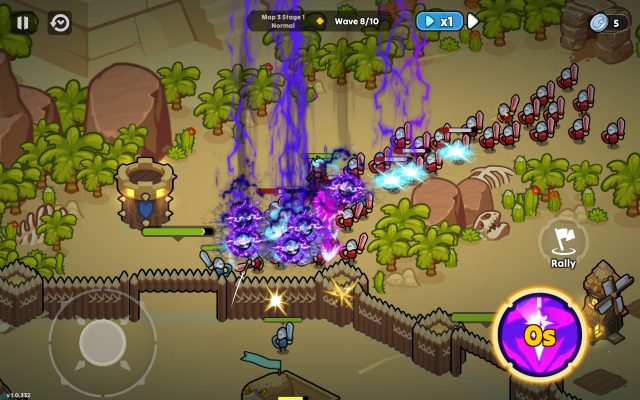Tap the Rally flag button

point(563,242)
